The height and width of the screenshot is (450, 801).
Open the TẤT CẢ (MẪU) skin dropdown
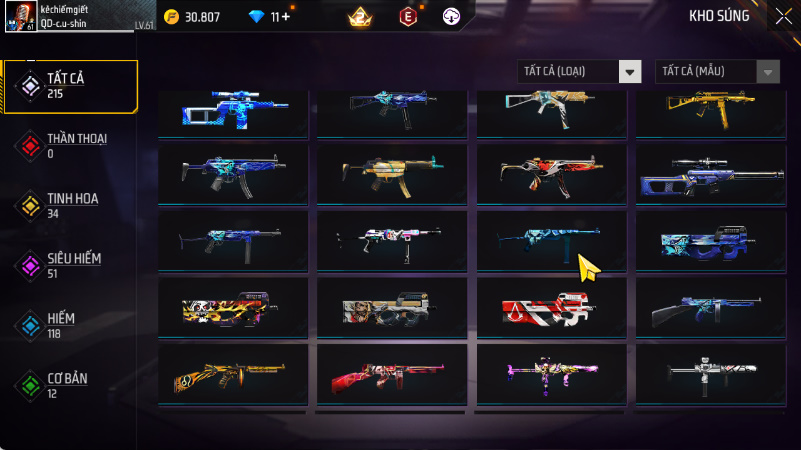coord(717,71)
